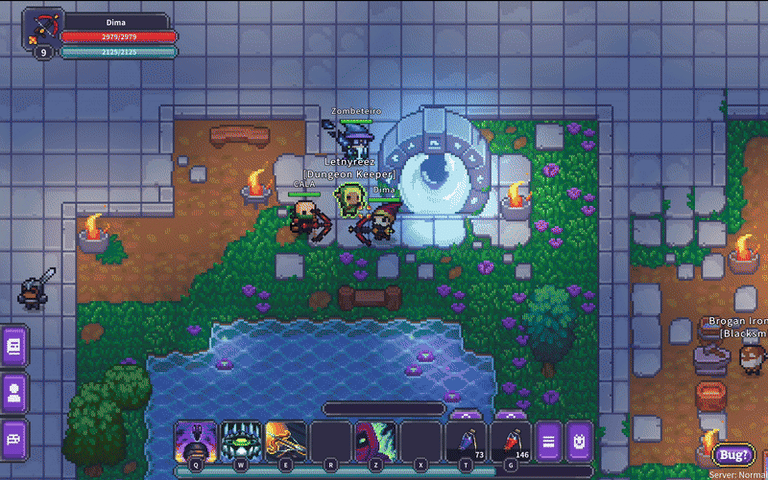
Task: Use the red health potion
Action: [511, 440]
